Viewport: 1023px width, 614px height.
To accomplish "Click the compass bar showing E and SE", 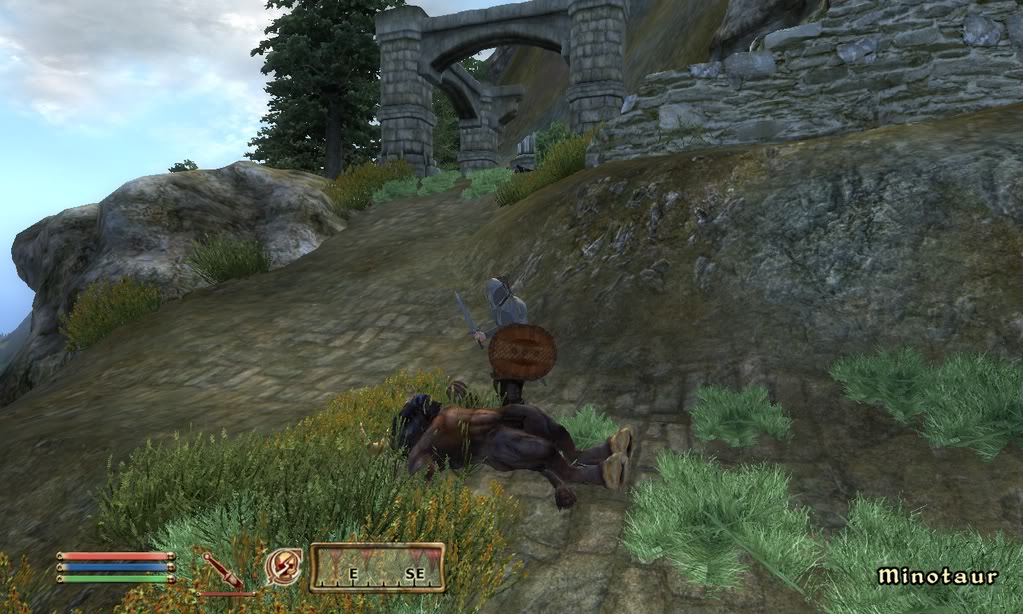I will tap(377, 567).
